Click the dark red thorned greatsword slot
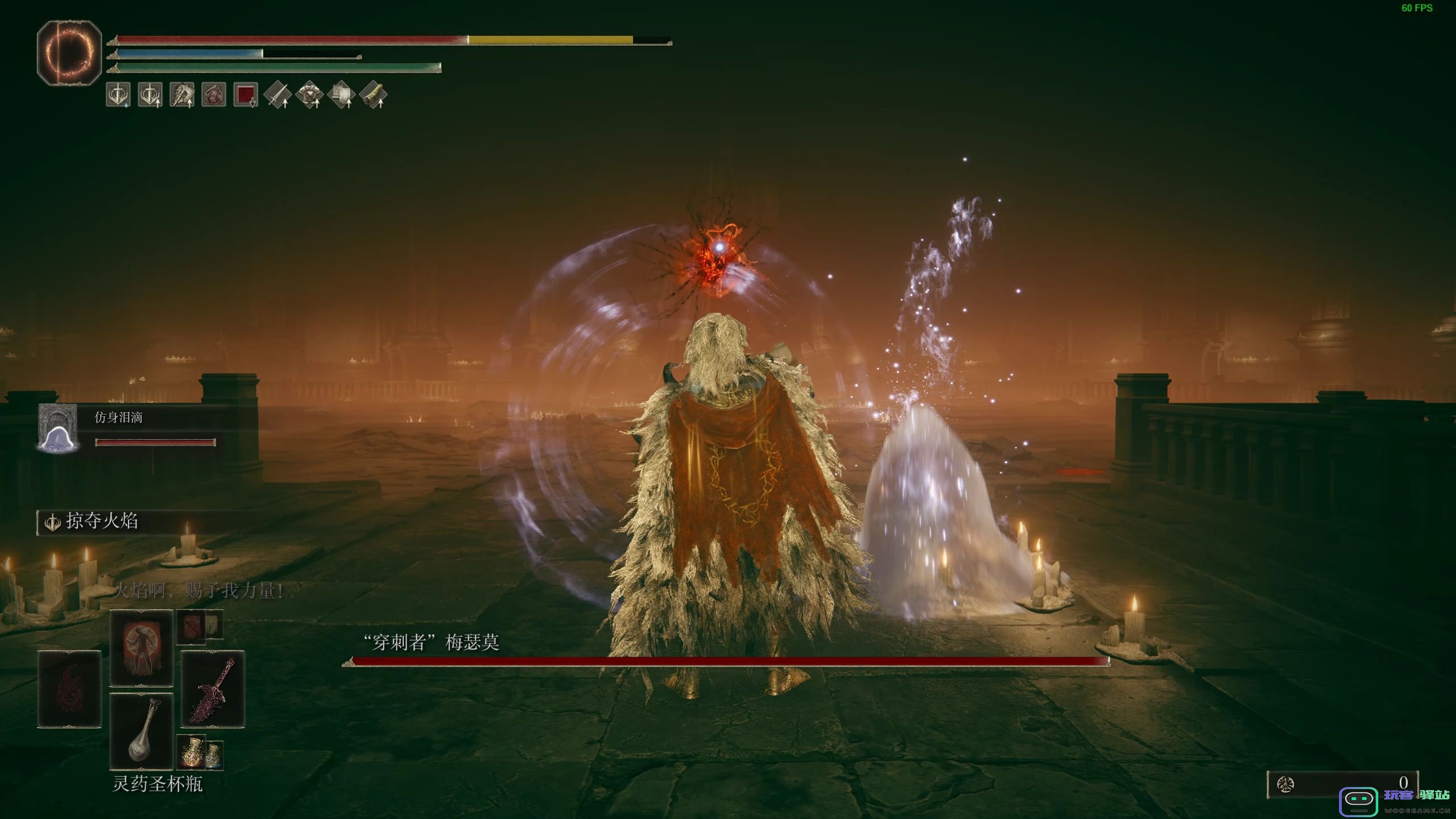Viewport: 1456px width, 819px height. 213,689
